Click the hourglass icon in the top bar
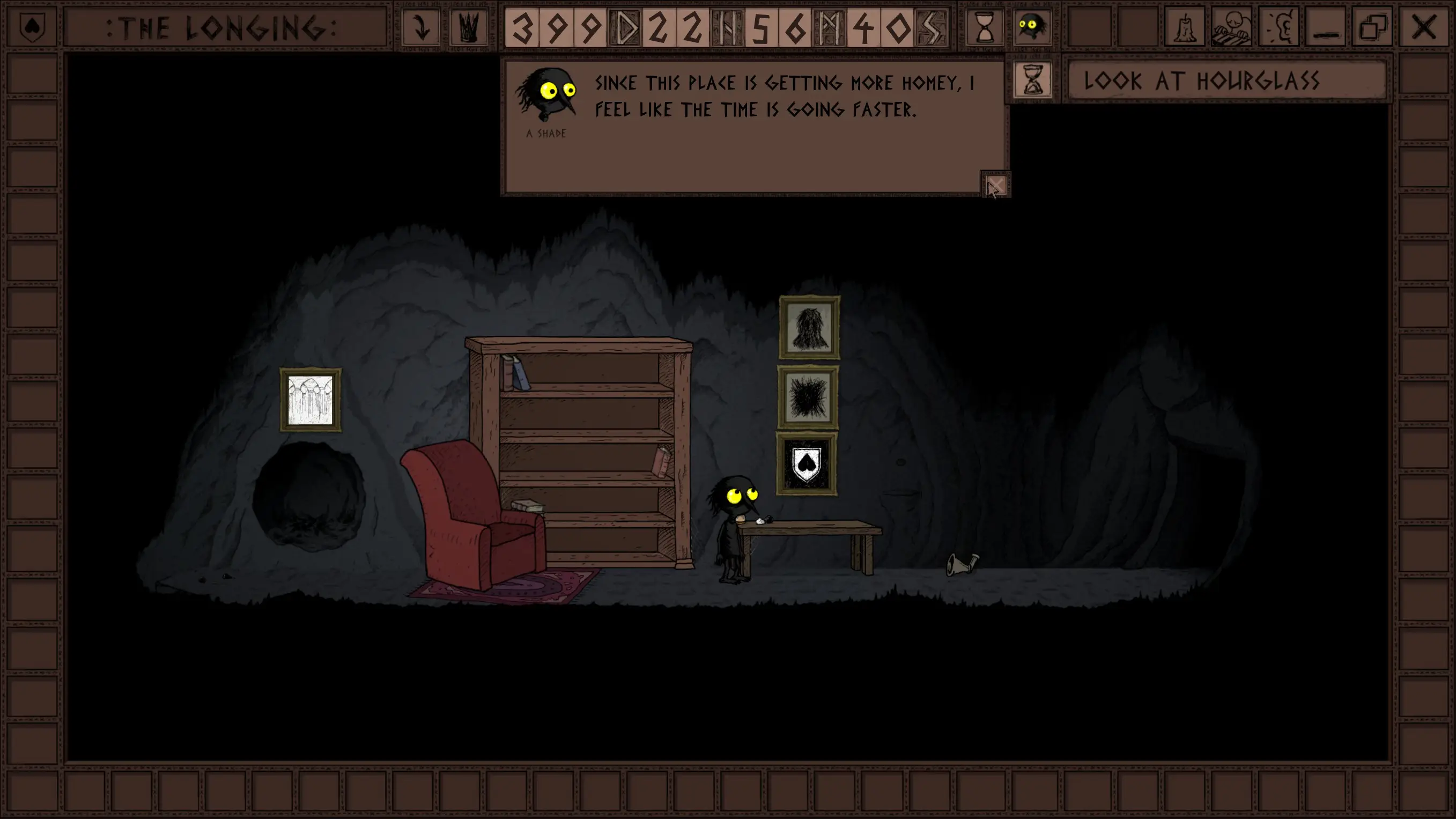The width and height of the screenshot is (1456, 819). tap(984, 27)
